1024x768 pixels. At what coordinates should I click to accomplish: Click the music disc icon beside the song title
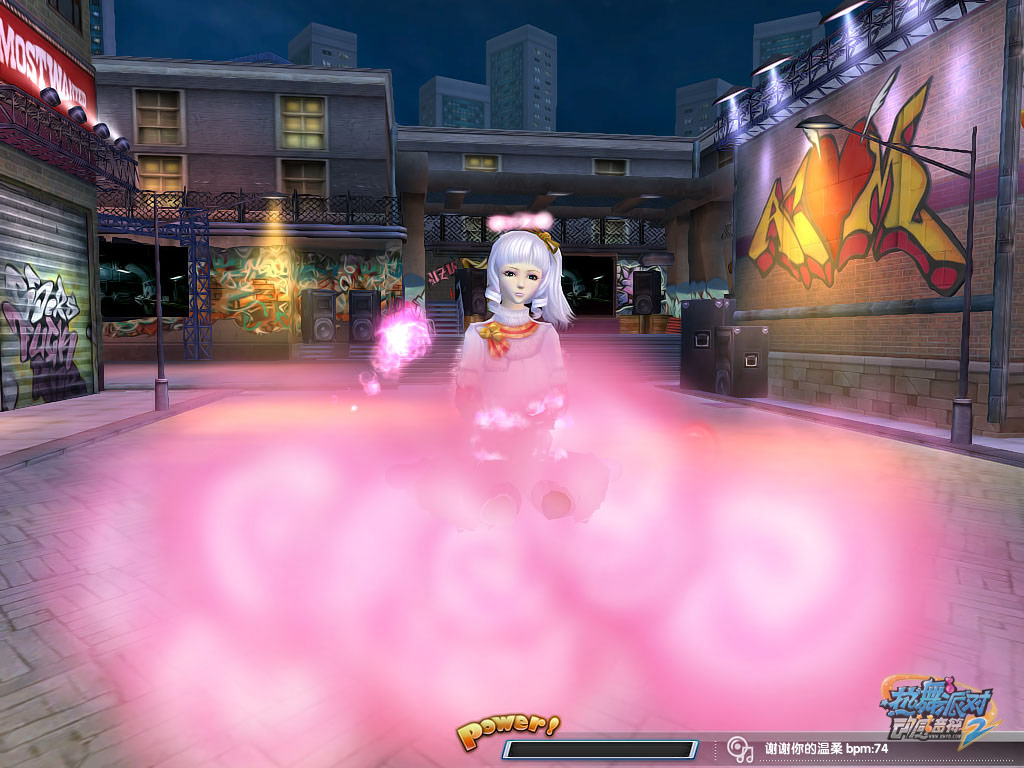point(740,748)
